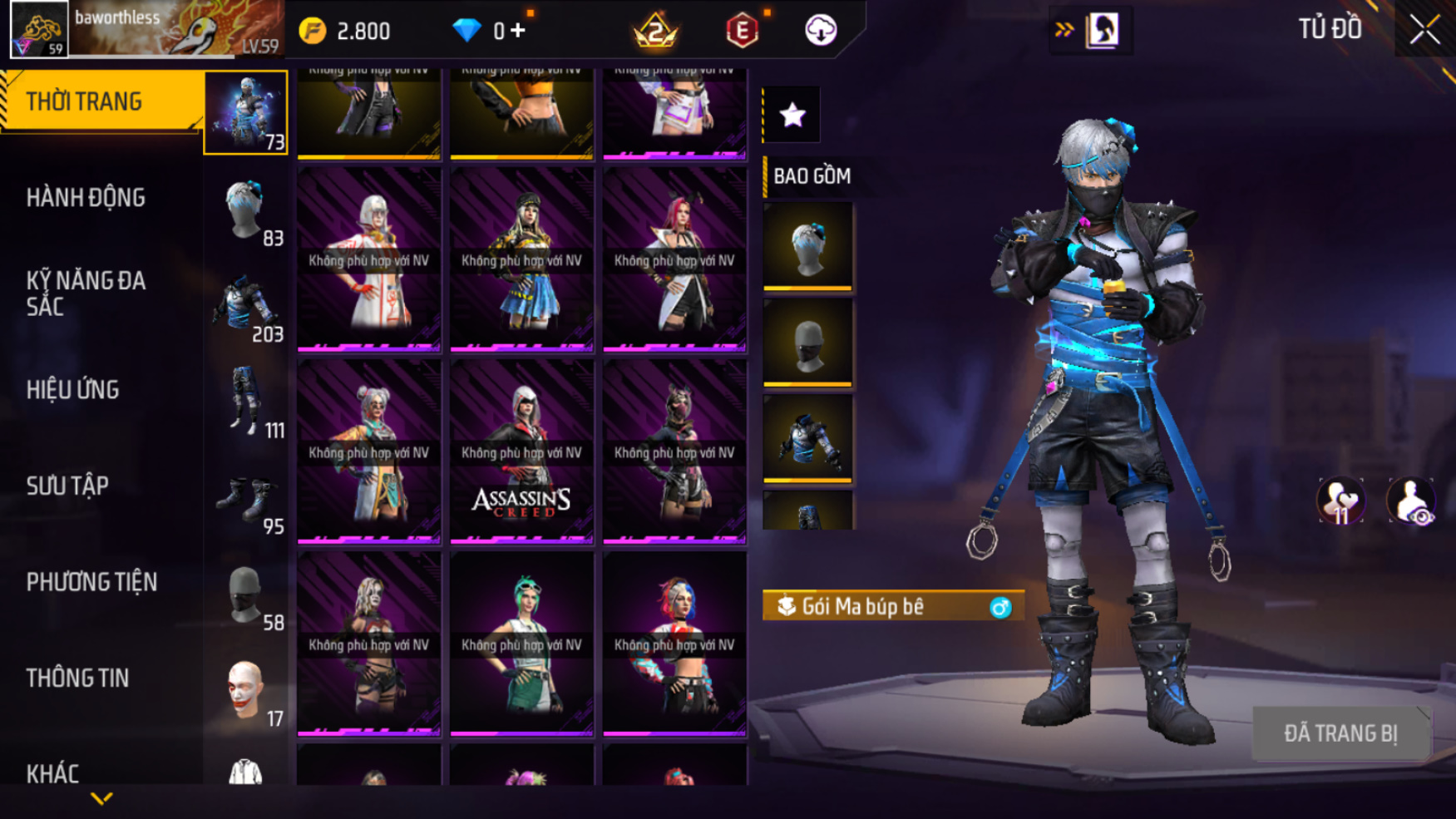
Task: Select the HIỆU ỨNG category
Action: 73,390
